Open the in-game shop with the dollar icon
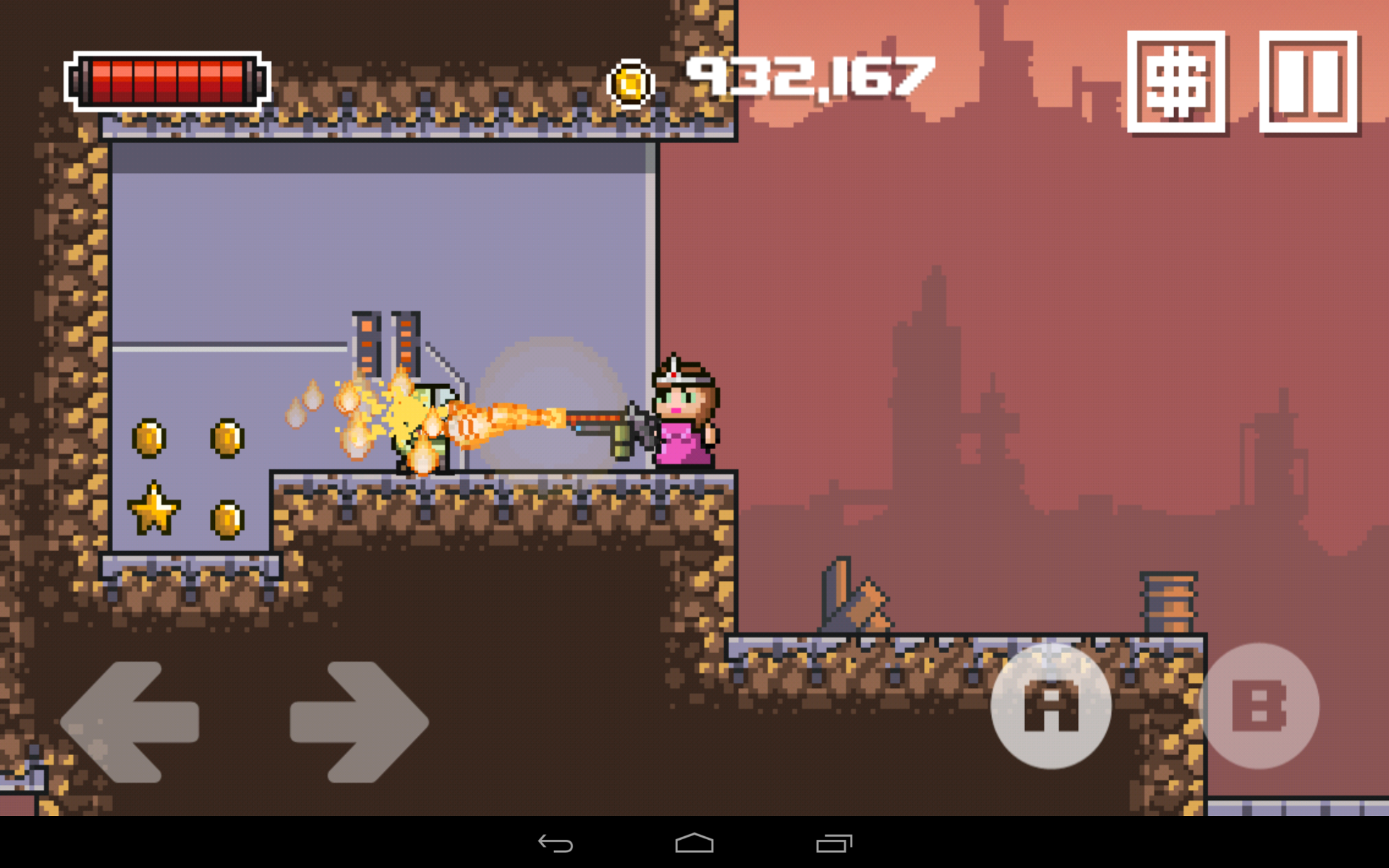This screenshot has width=1389, height=868. click(x=1176, y=83)
